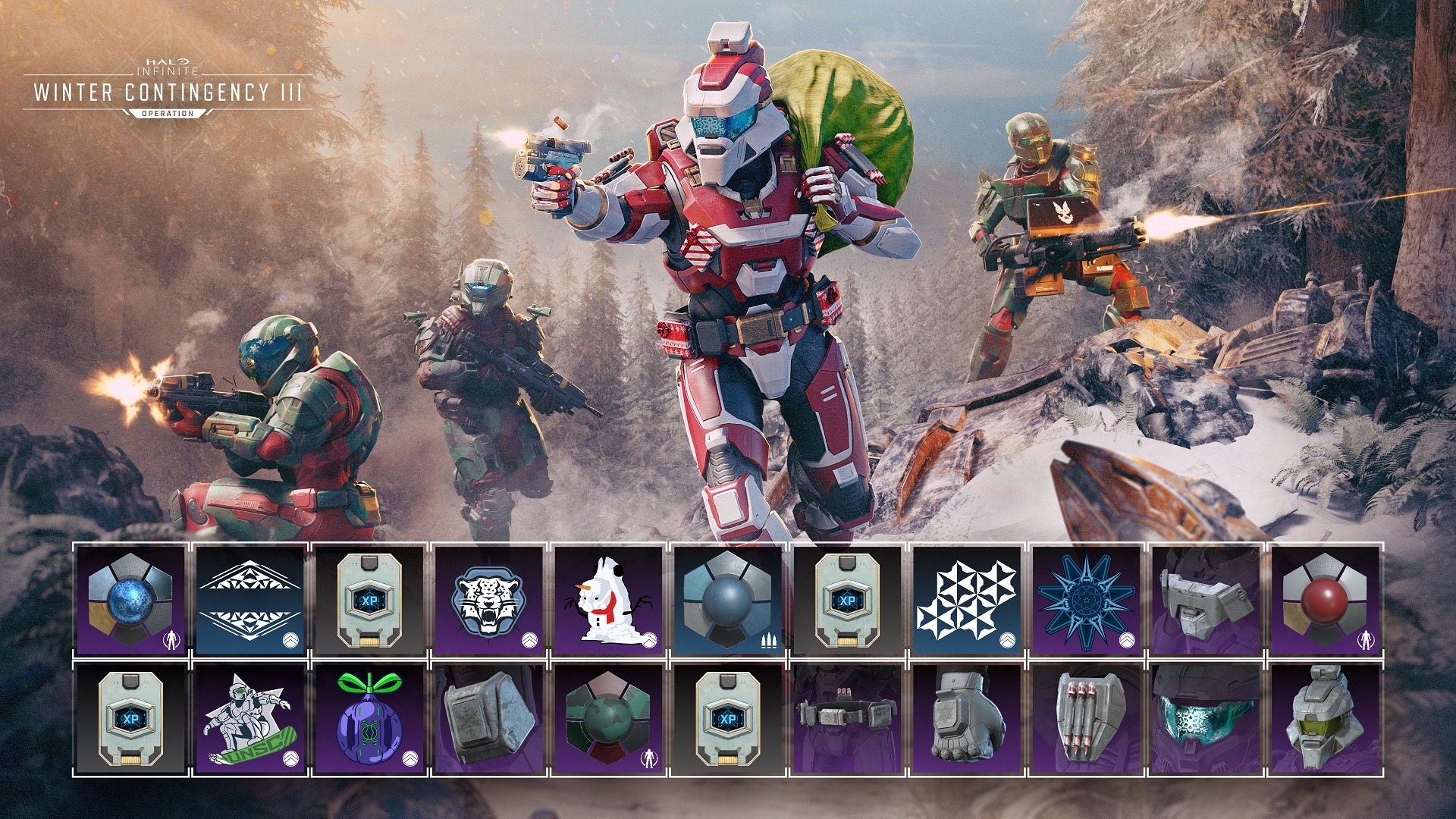Open the white diamond nameplate tile
The height and width of the screenshot is (819, 1456).
pos(250,599)
